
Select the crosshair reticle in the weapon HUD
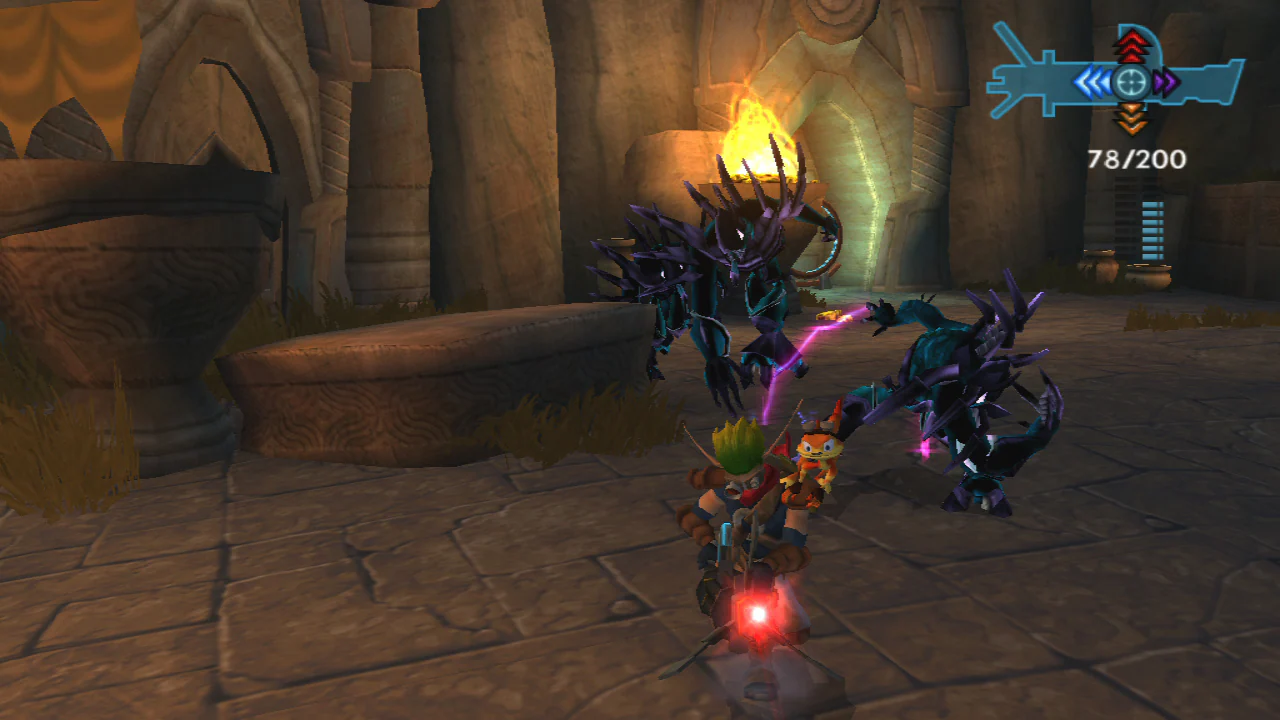pyautogui.click(x=1130, y=81)
